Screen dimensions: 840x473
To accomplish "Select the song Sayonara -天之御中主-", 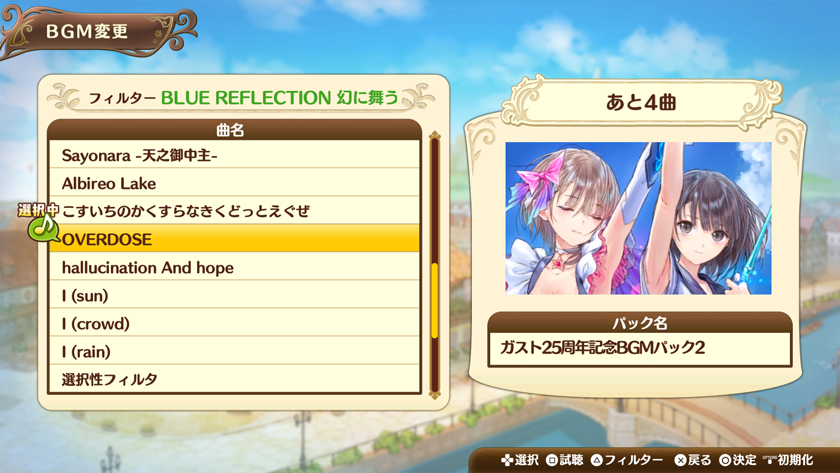I will coord(234,156).
